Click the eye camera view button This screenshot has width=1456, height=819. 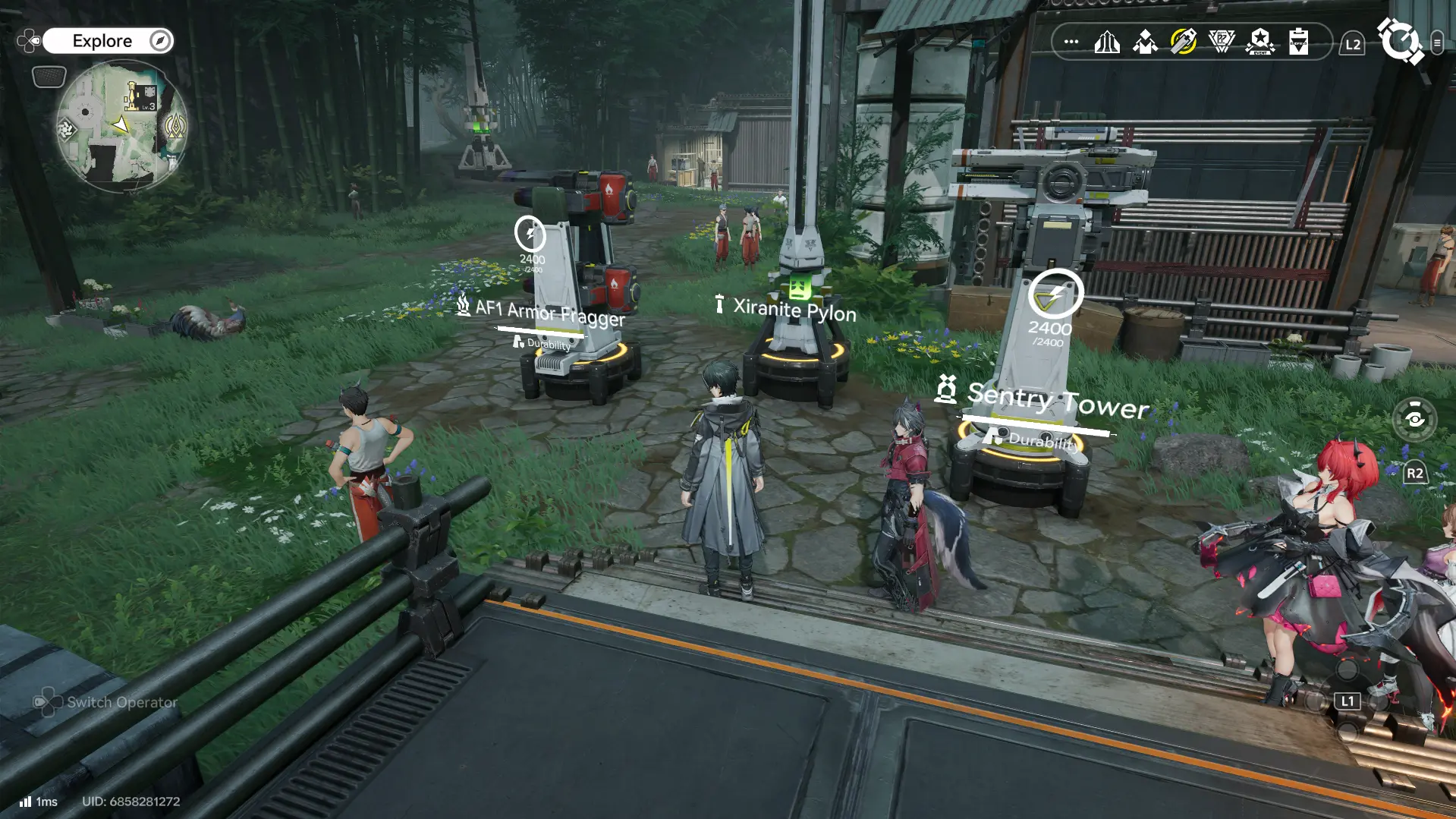point(1414,419)
